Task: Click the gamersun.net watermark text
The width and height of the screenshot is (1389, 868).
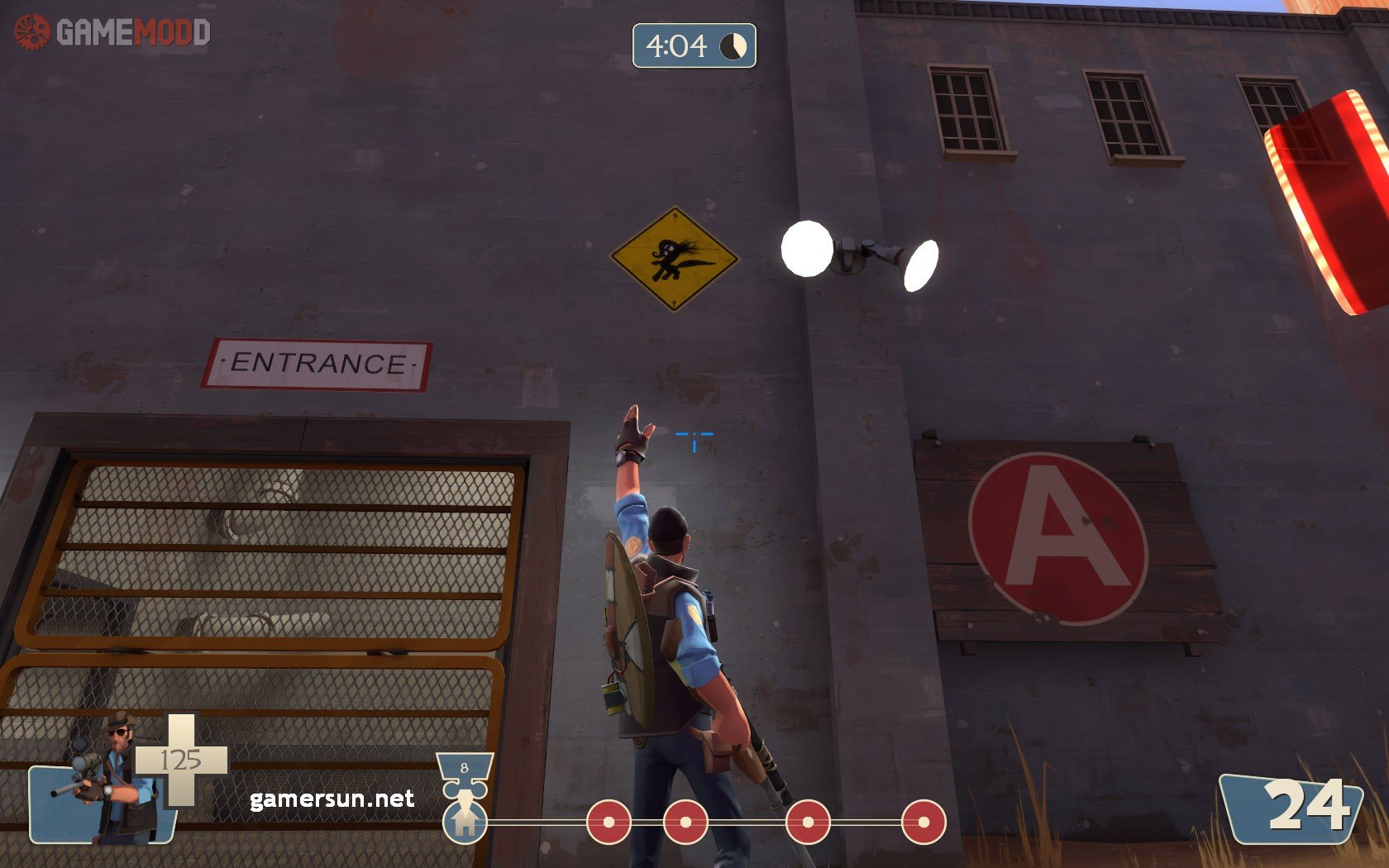Action: pyautogui.click(x=332, y=799)
